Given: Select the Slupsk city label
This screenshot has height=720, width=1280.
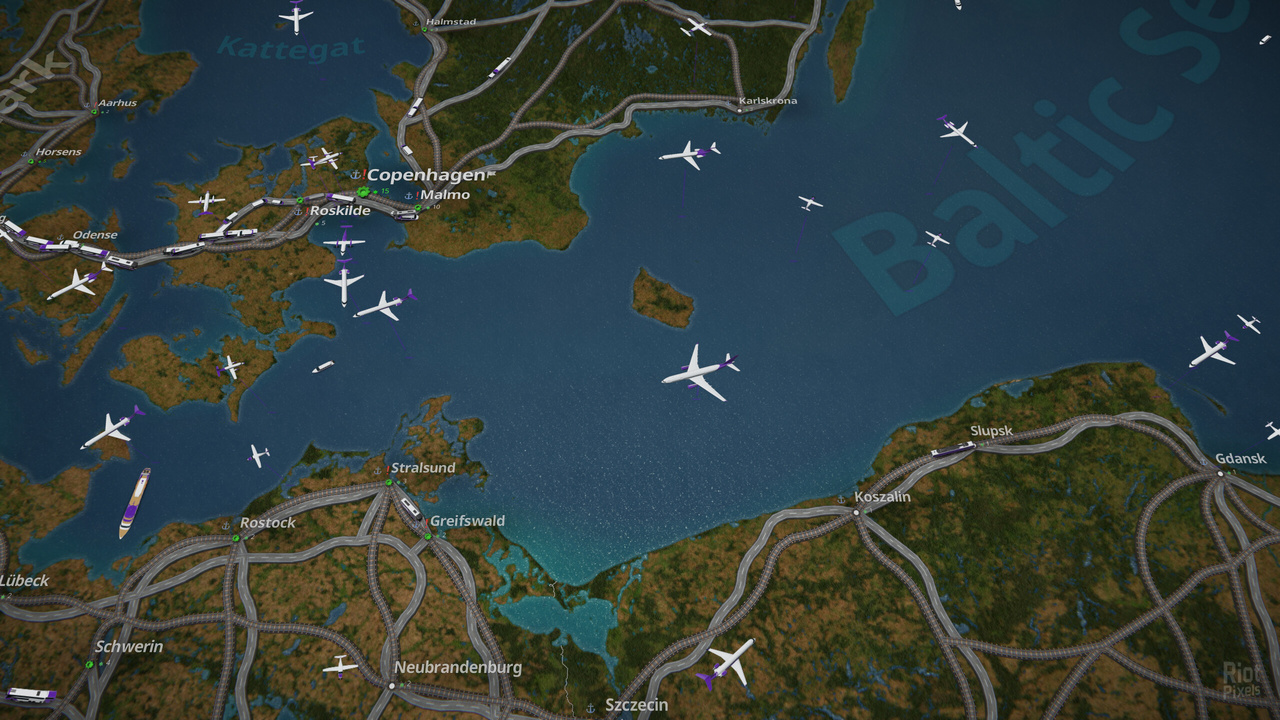Looking at the screenshot, I should click(991, 431).
